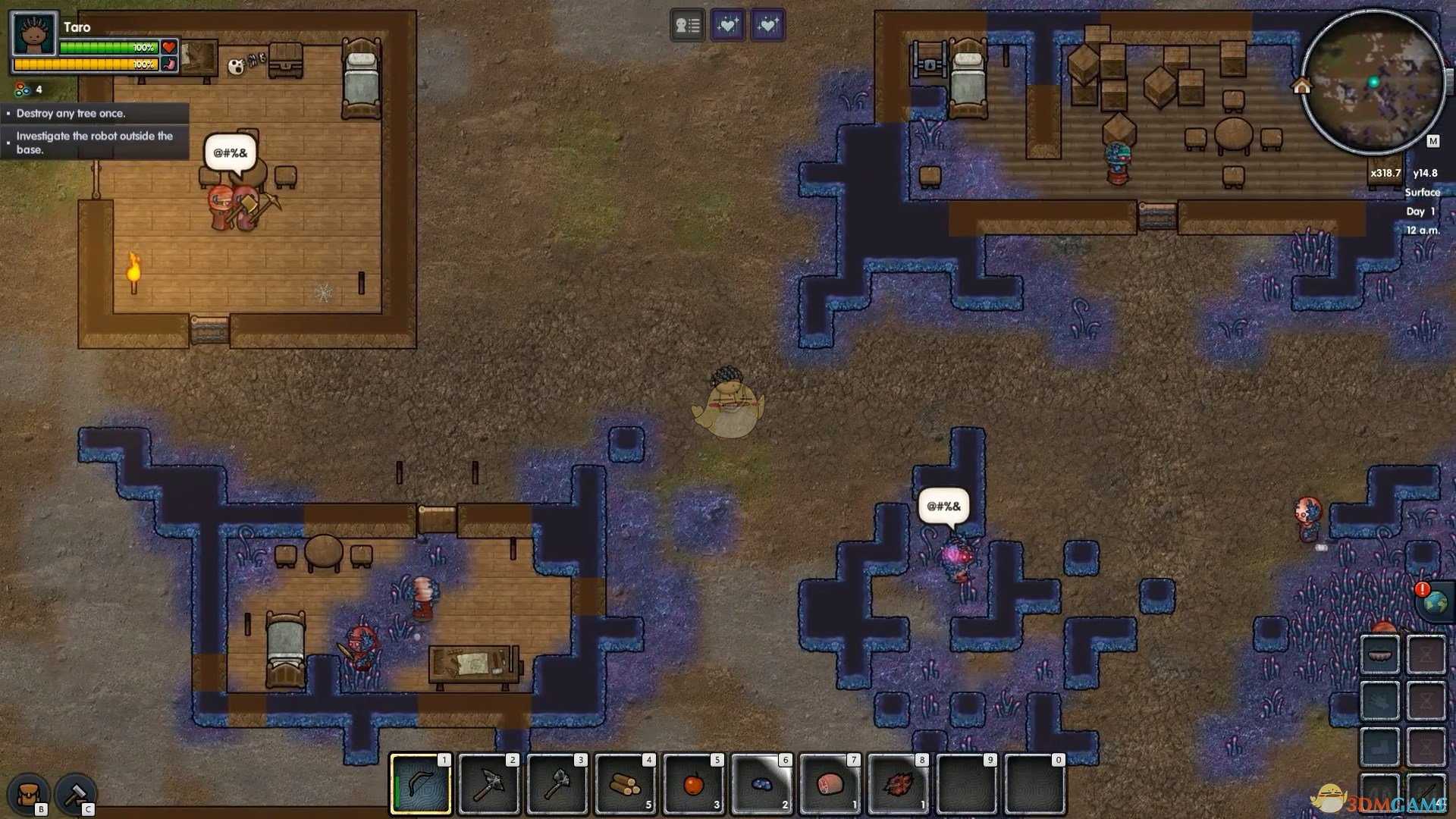Viewport: 1456px width, 819px height.
Task: Click the first sparkling heart buff icon
Action: click(727, 26)
